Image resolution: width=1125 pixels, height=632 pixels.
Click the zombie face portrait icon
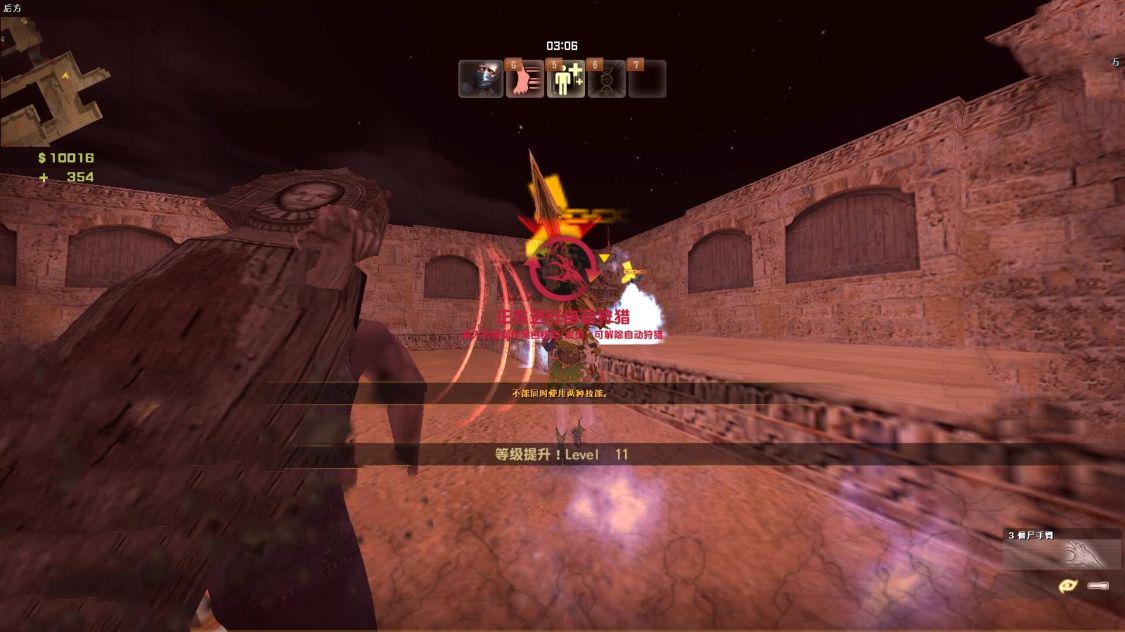480,79
